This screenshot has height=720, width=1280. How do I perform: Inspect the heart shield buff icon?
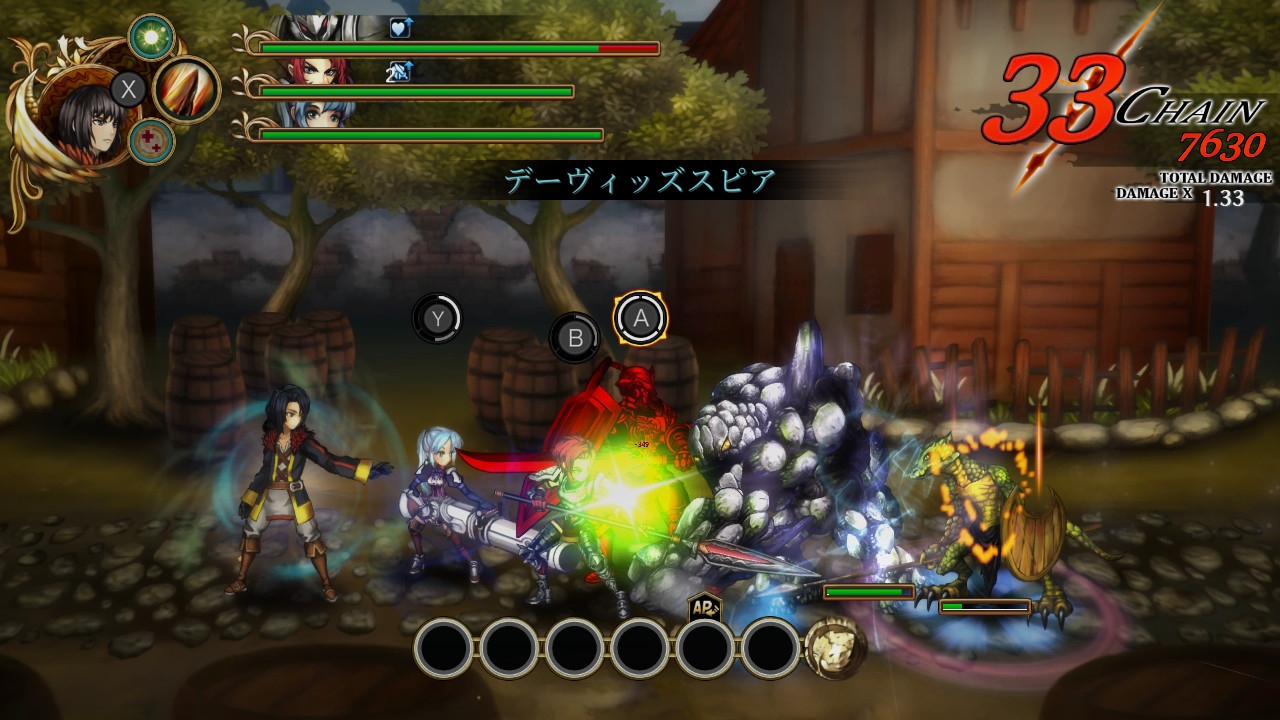point(401,28)
